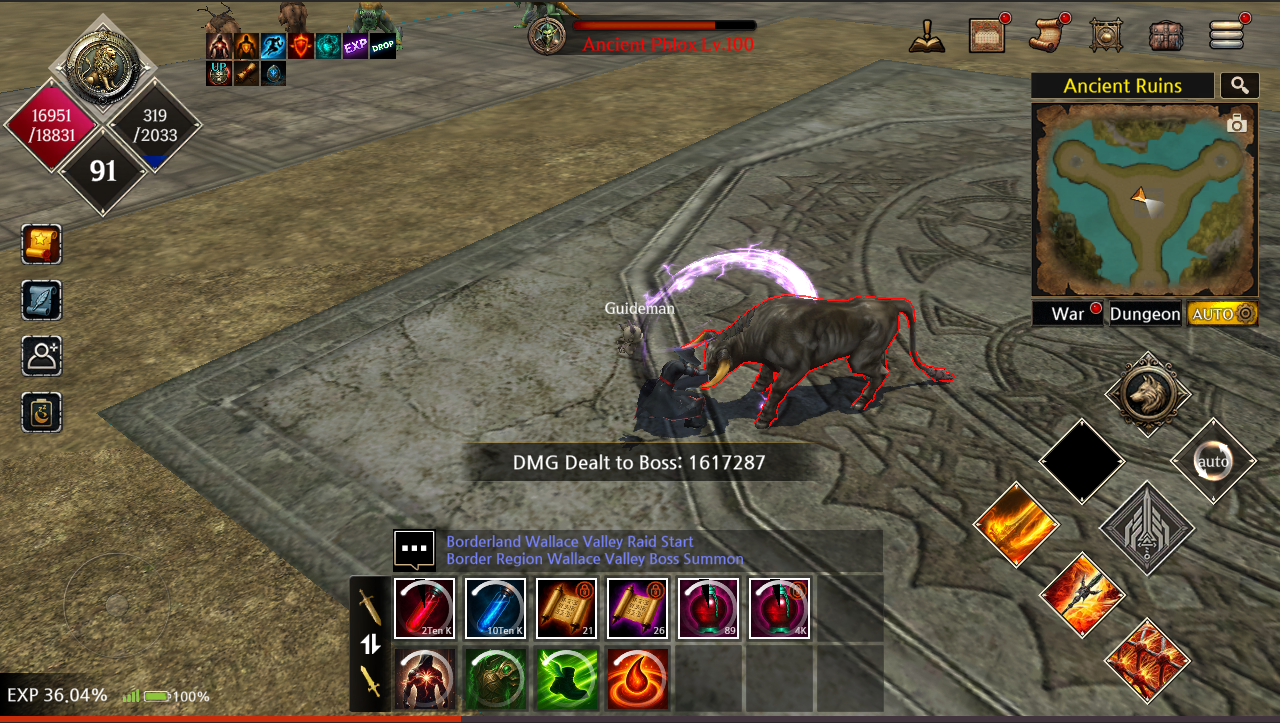Open the chat bubble button
1280x723 pixels.
point(414,549)
